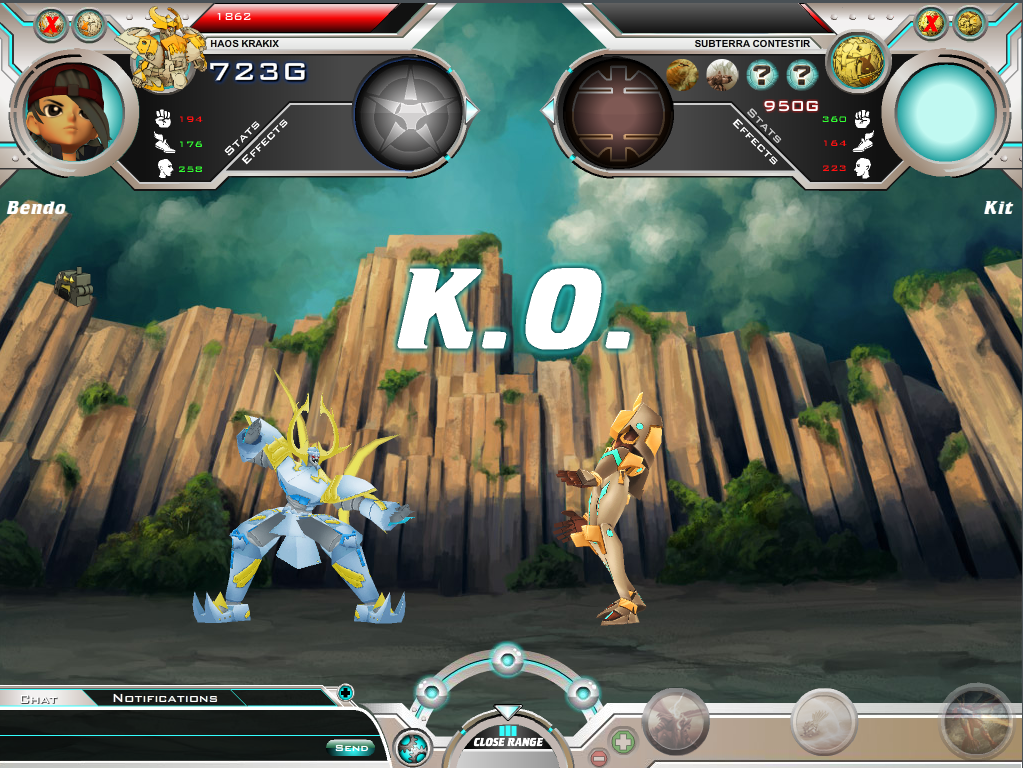This screenshot has width=1023, height=768.
Task: Expand the chat panel with the plus button
Action: 345,691
